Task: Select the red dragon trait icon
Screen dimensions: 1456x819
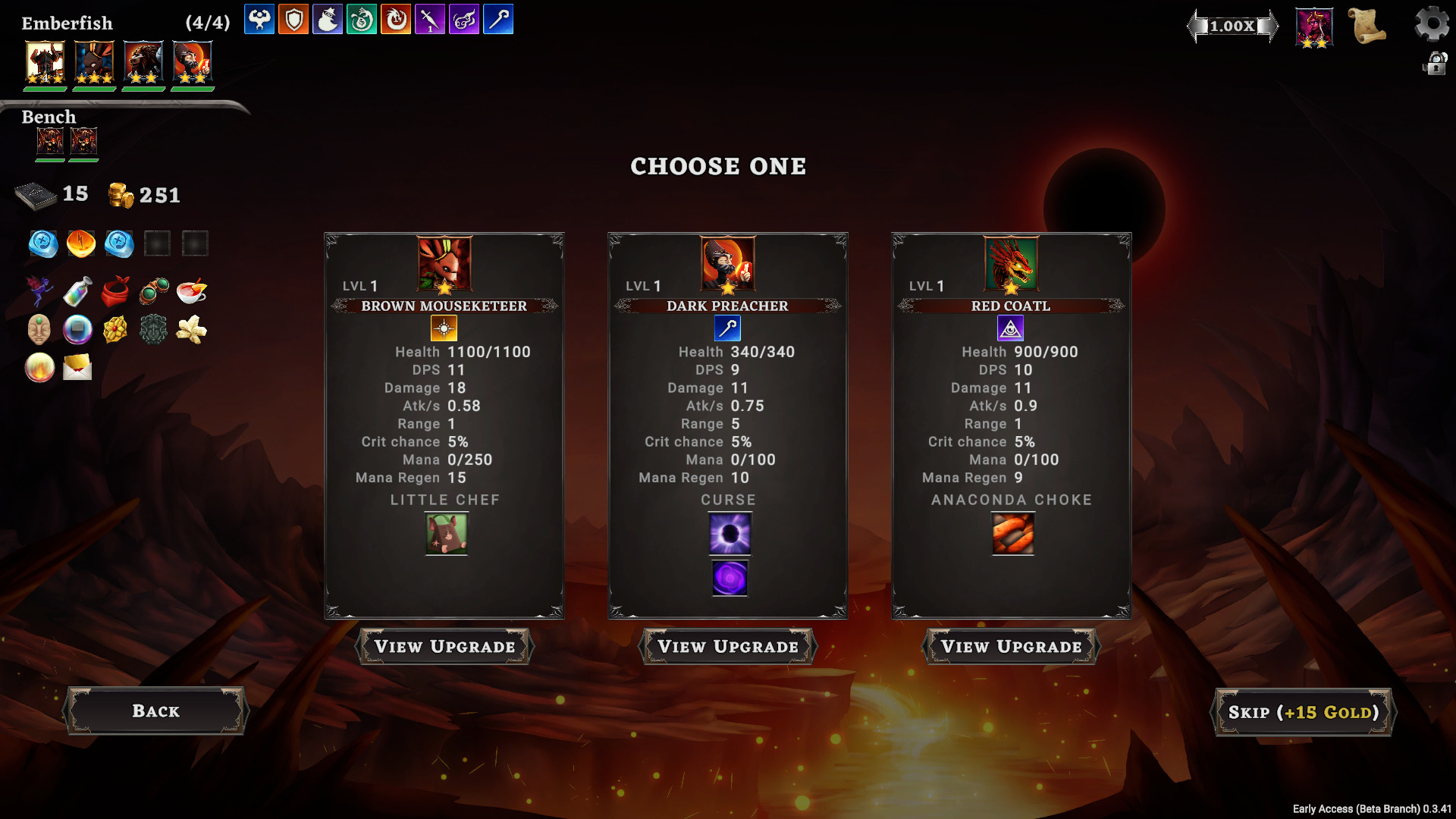Action: 396,20
